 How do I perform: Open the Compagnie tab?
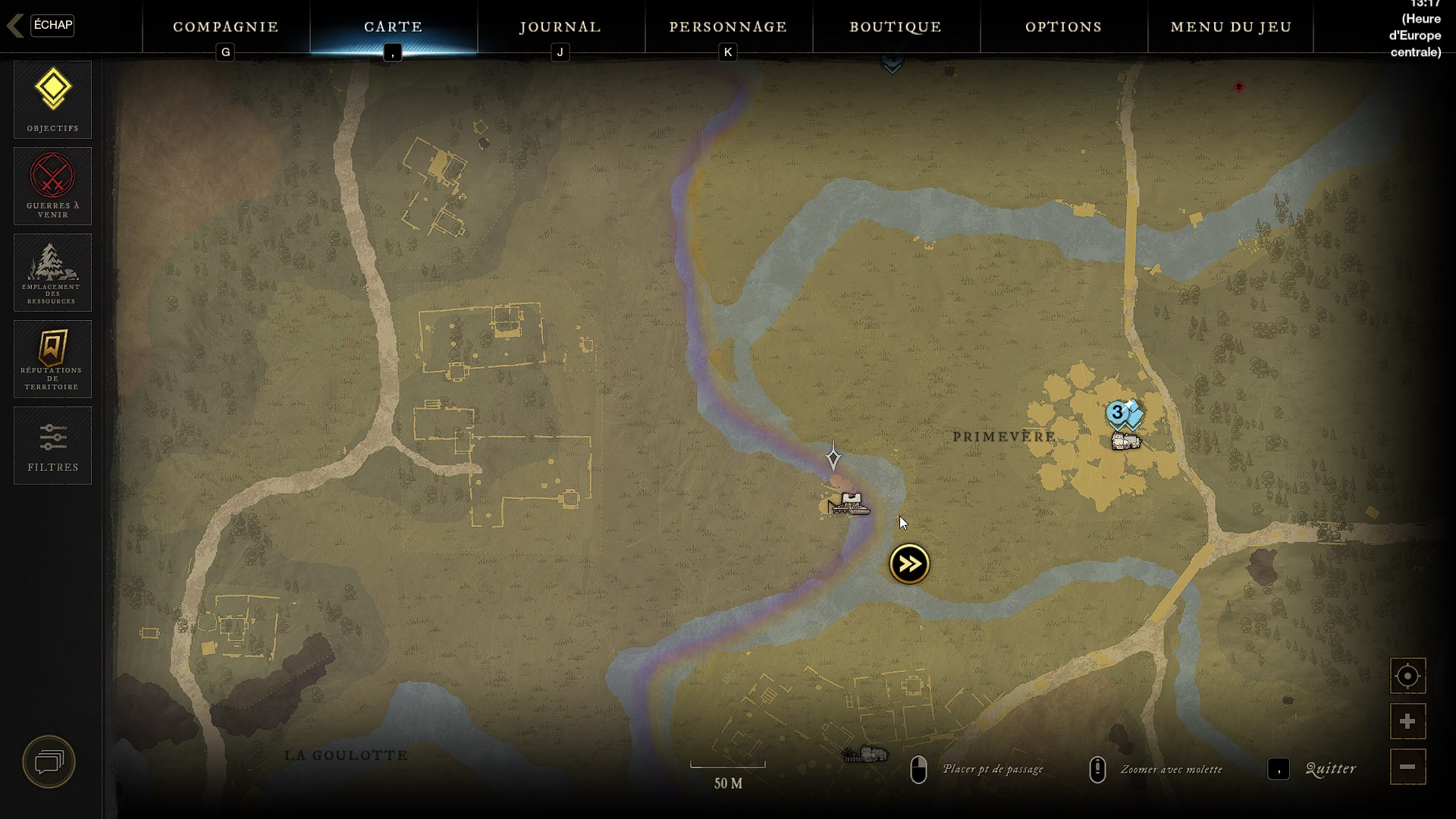(x=226, y=27)
